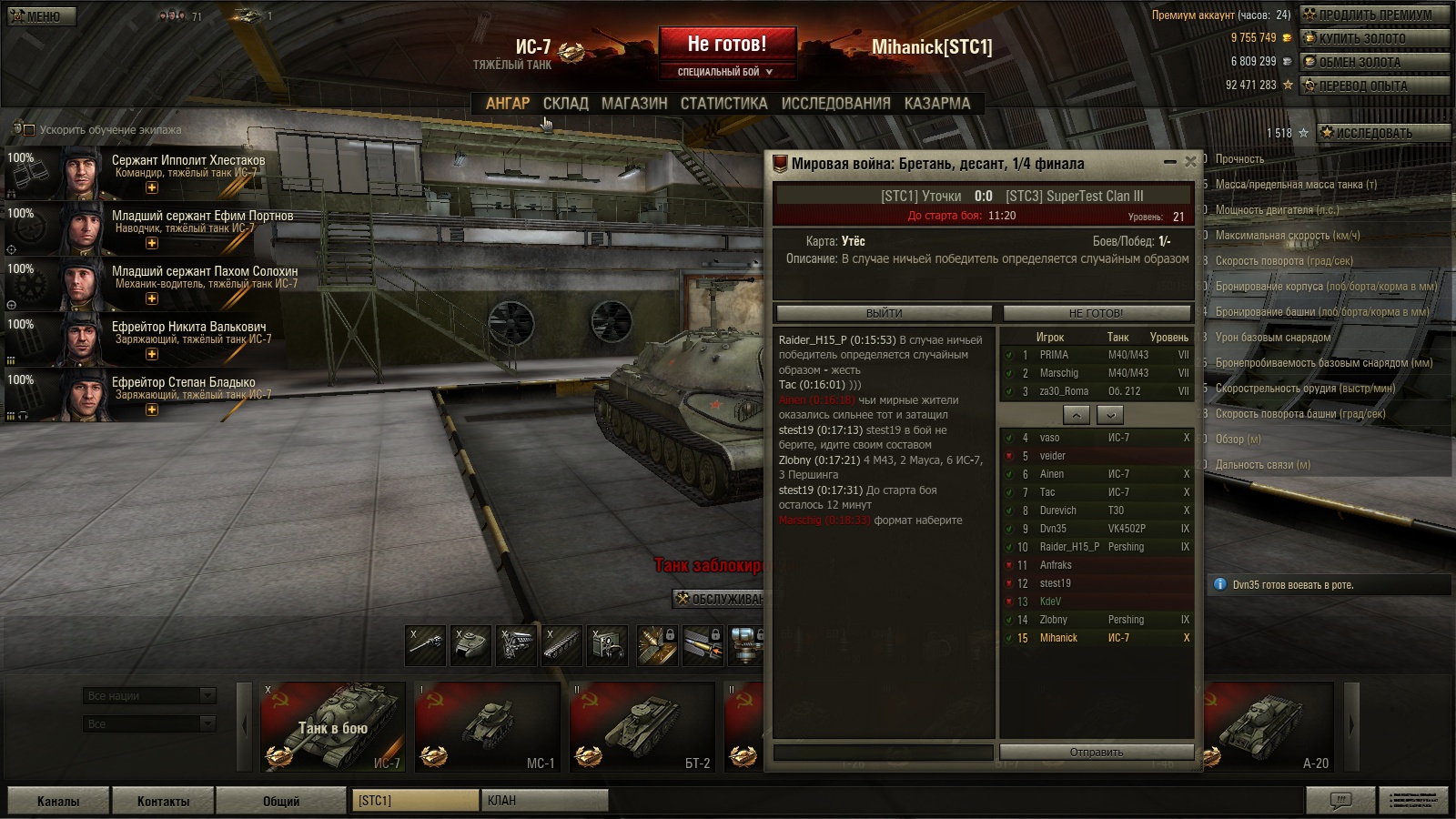Click the red Не готов! button
The image size is (1456, 819).
(727, 44)
